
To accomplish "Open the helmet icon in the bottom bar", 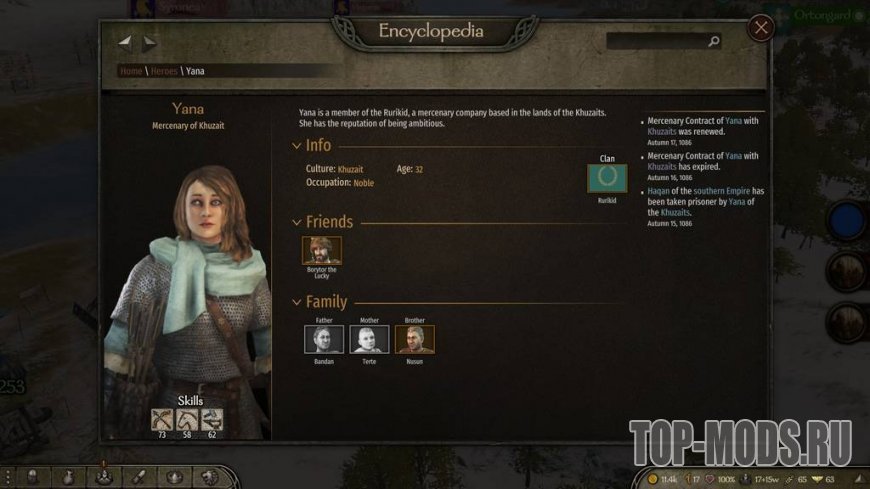I will pos(33,477).
